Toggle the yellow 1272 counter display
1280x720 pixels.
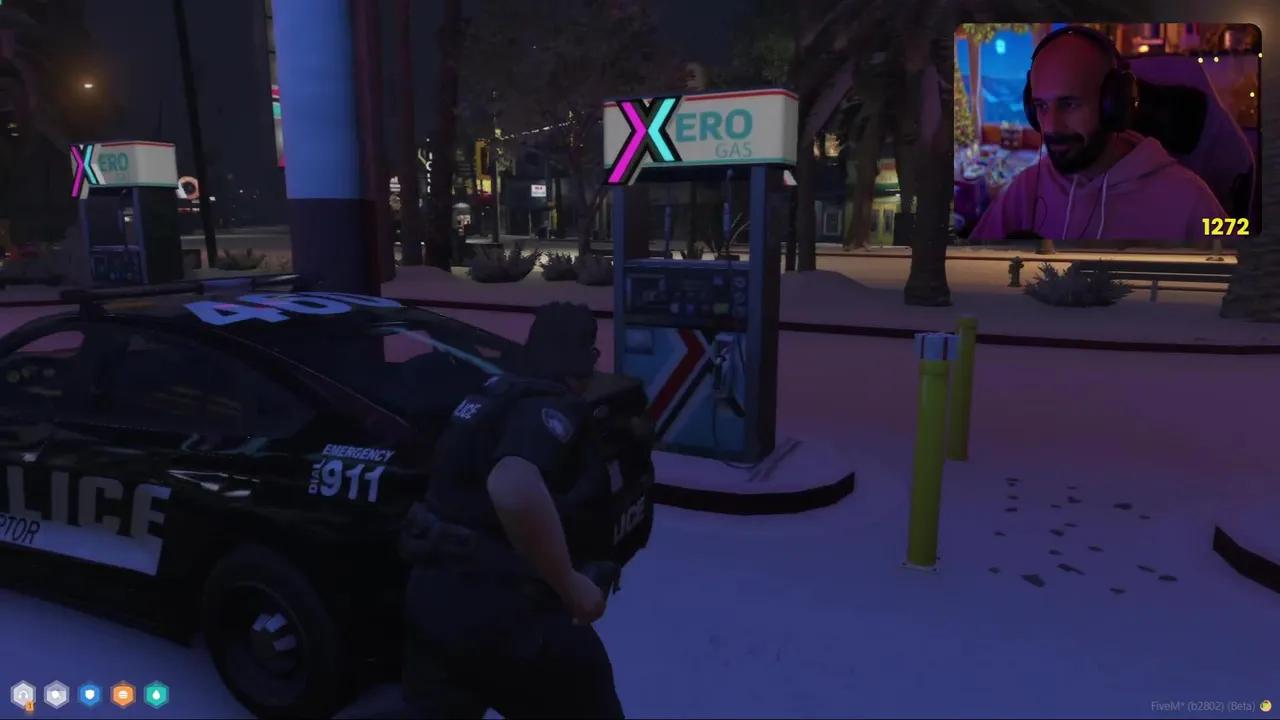tap(1227, 228)
